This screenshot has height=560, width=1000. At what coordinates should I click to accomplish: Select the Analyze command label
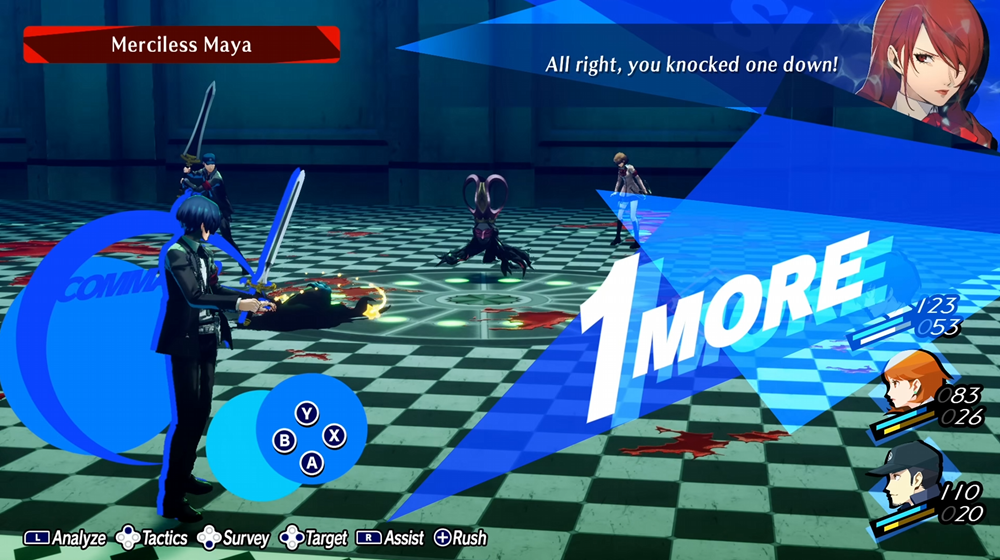click(x=66, y=538)
